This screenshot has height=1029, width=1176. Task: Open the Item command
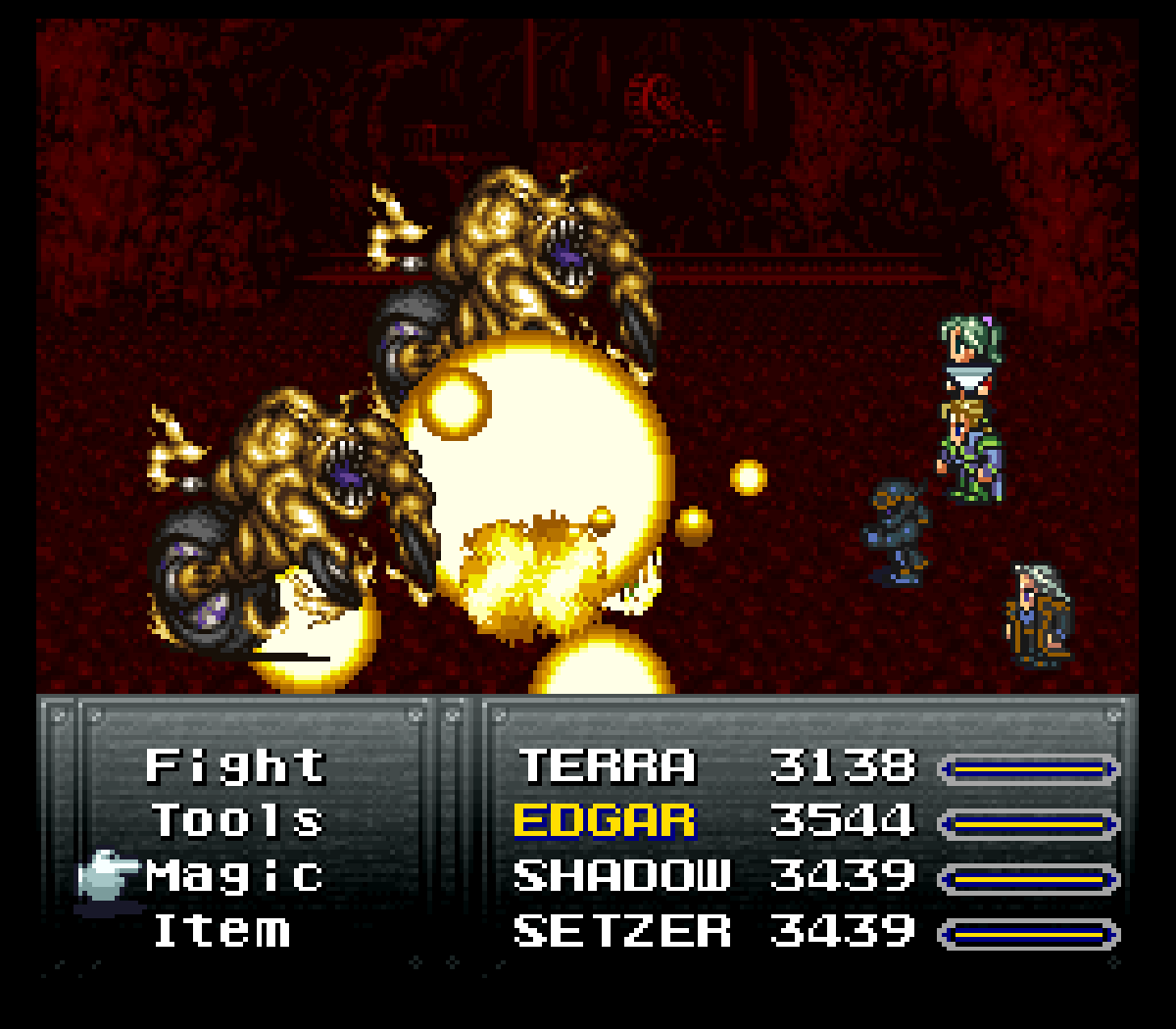(x=221, y=931)
